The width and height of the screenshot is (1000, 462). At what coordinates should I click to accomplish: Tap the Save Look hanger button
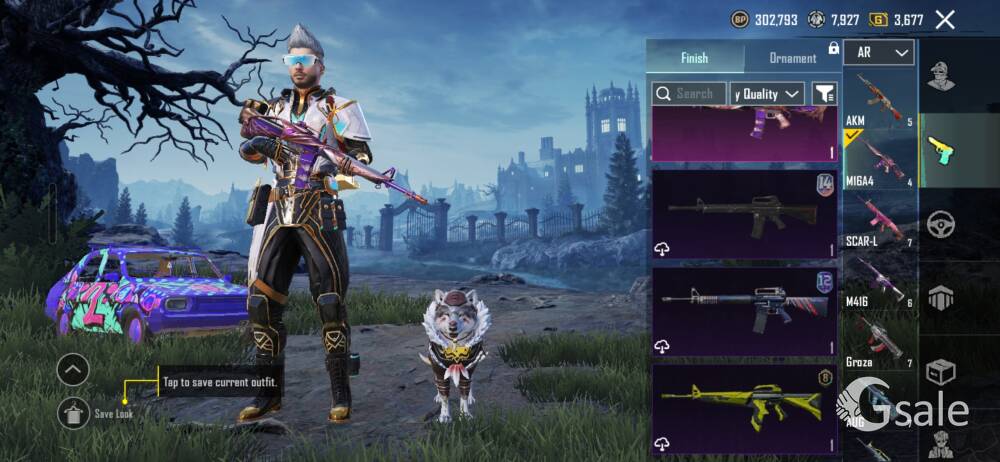pyautogui.click(x=73, y=410)
